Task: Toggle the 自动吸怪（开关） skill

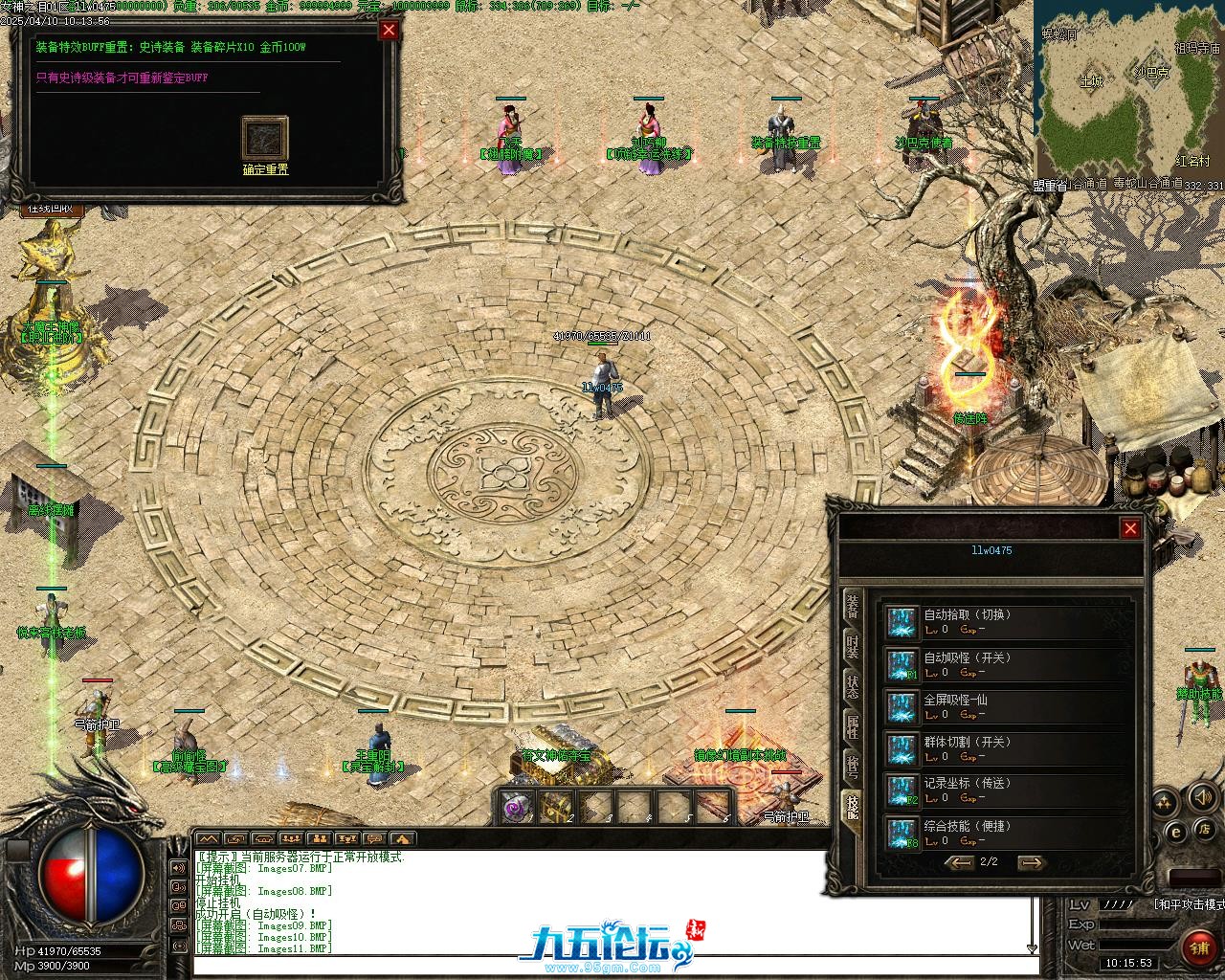Action: (902, 664)
